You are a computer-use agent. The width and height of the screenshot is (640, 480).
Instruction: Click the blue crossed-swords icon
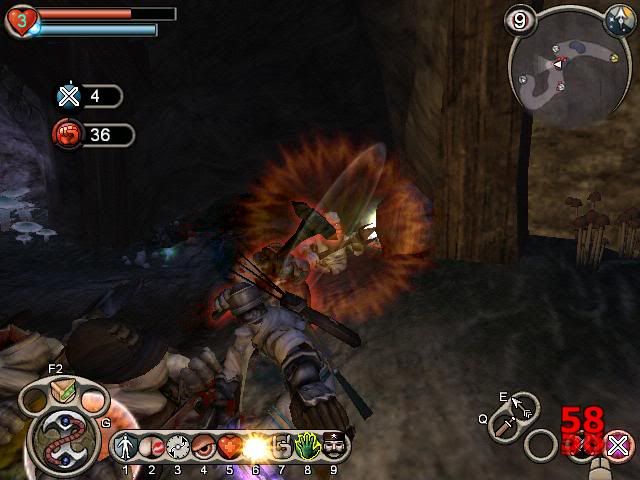pyautogui.click(x=68, y=96)
